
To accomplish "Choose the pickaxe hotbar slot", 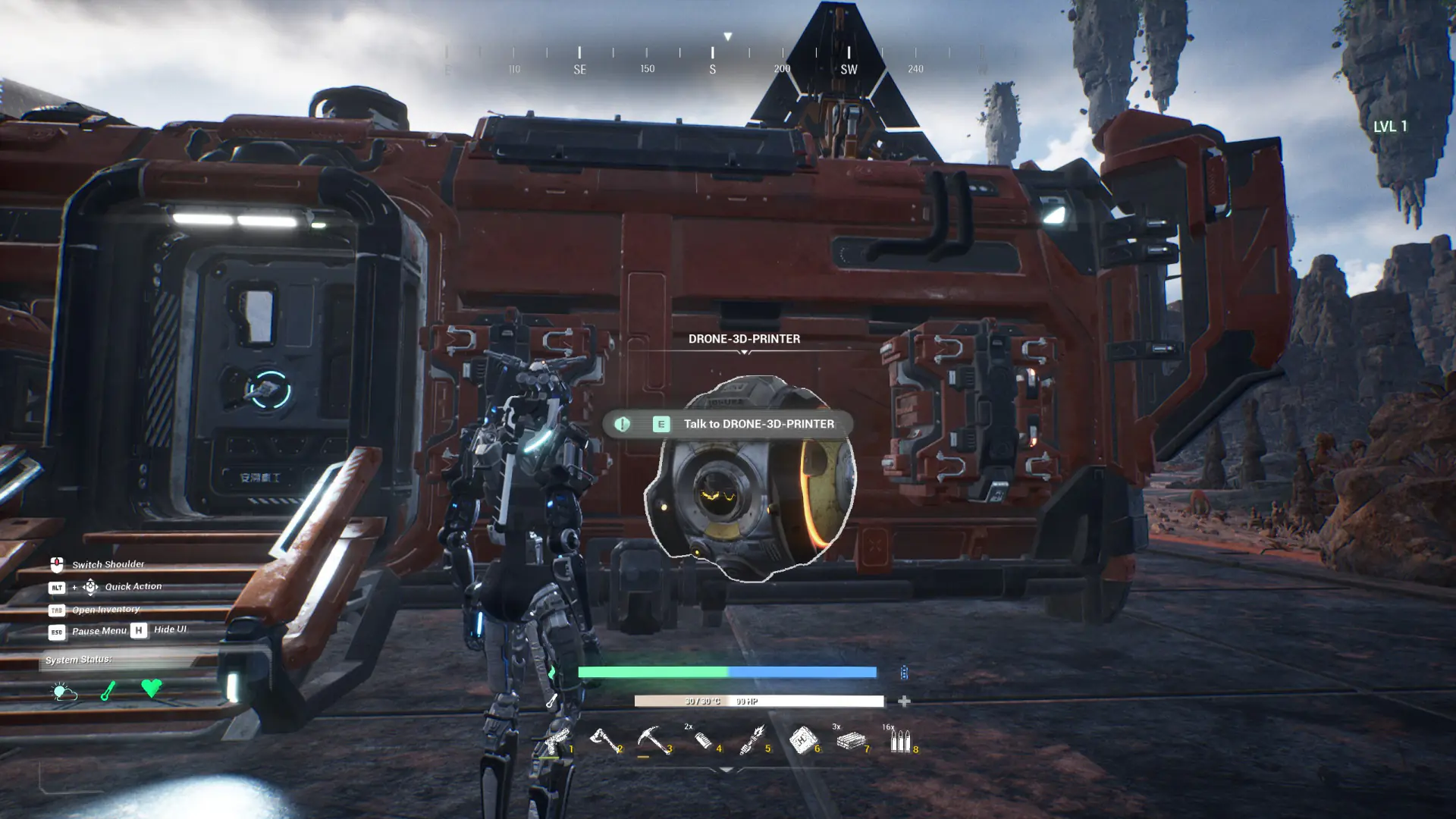I will click(652, 741).
